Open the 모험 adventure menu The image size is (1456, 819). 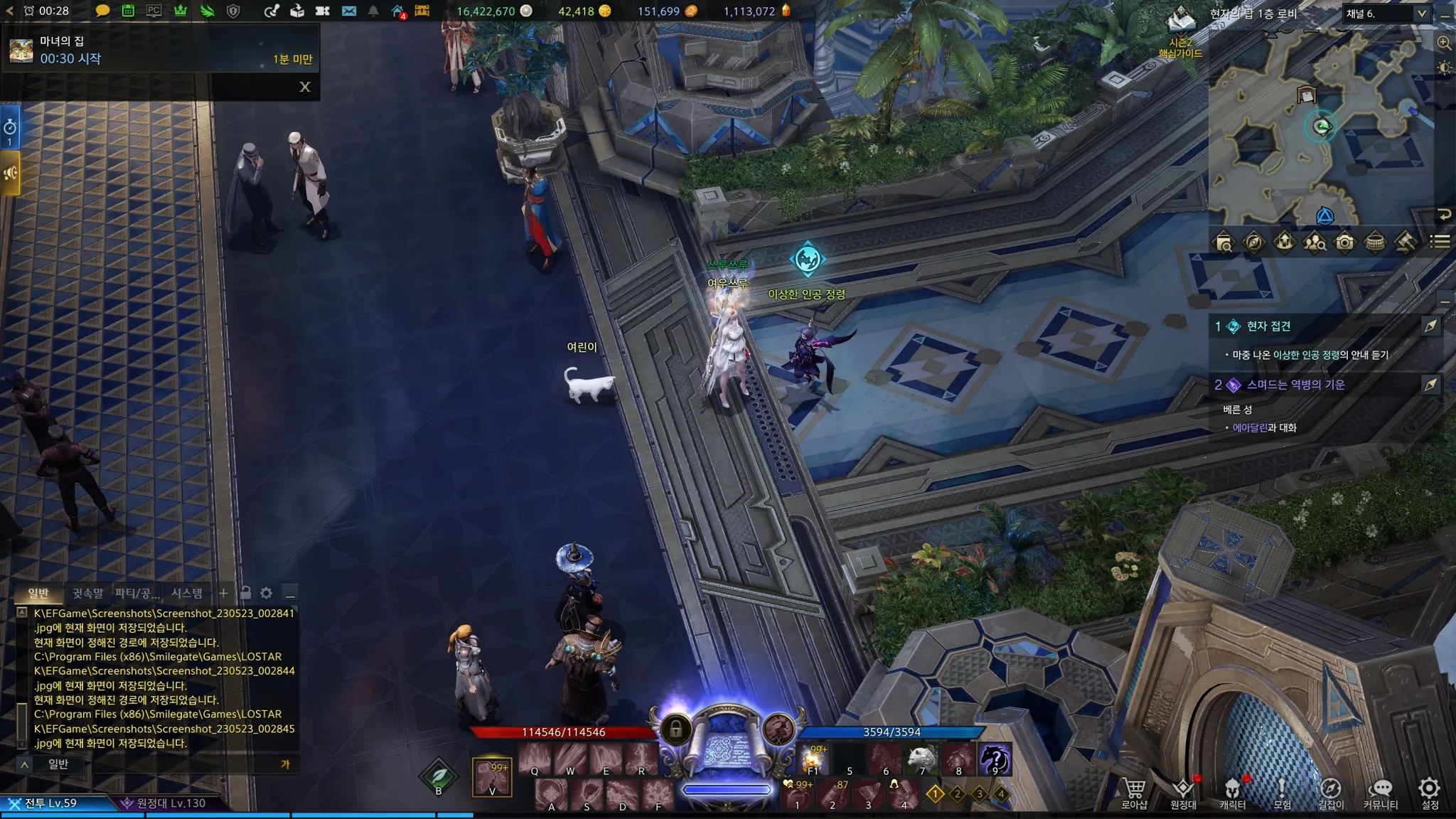coord(1282,793)
